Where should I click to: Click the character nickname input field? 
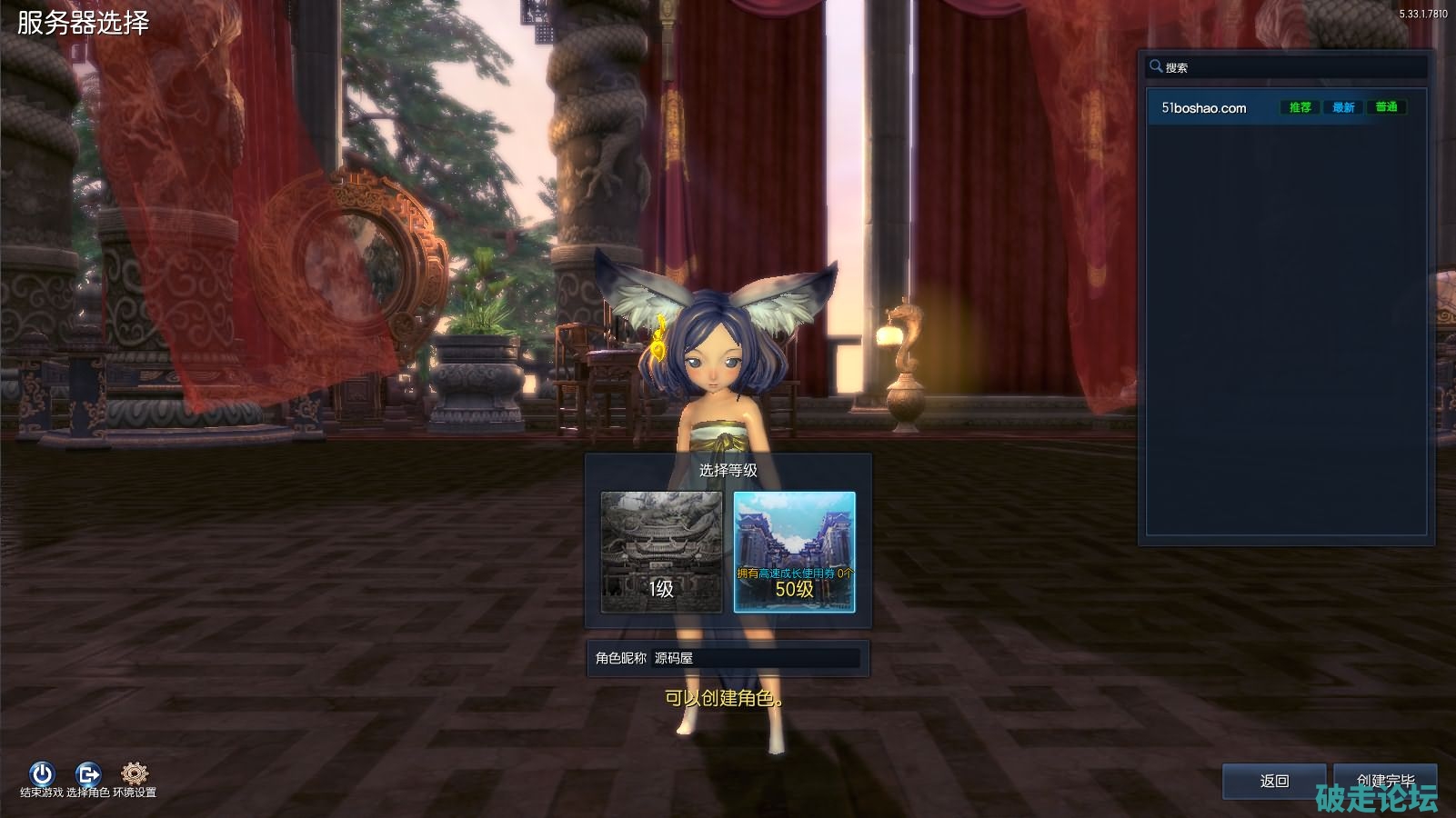tap(755, 658)
